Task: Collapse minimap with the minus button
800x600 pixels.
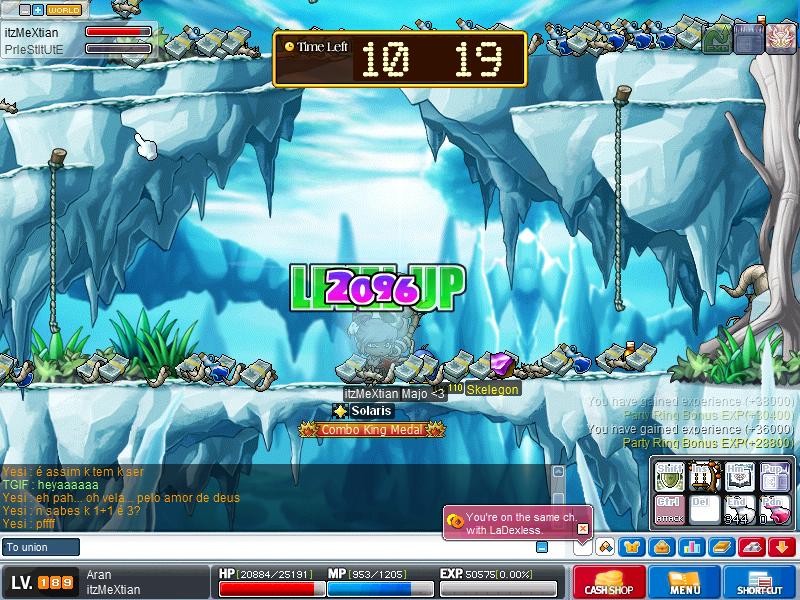Action: [x=24, y=10]
